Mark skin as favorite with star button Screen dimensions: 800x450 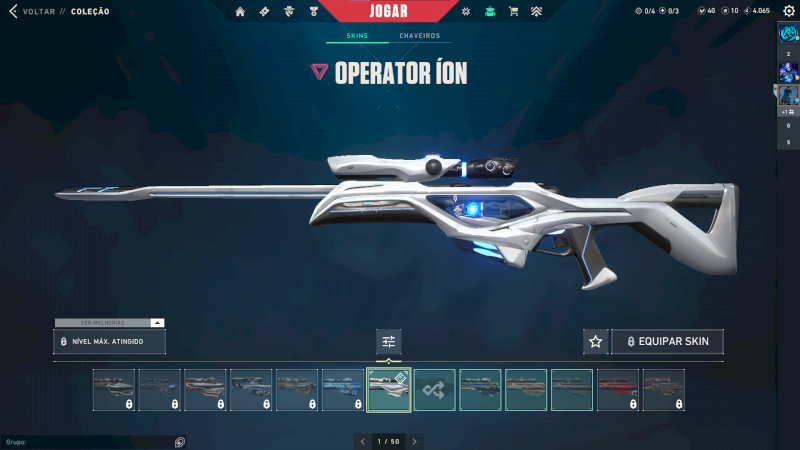click(596, 342)
